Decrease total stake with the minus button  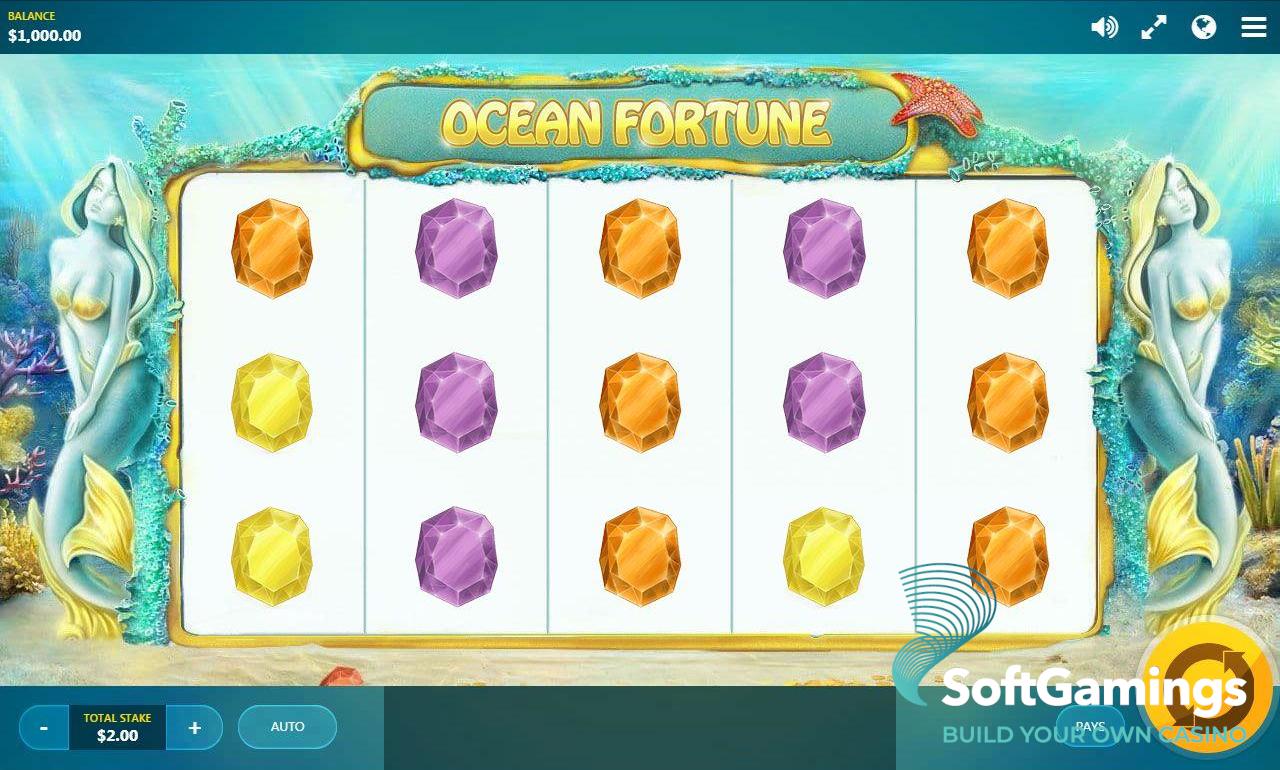tap(44, 727)
